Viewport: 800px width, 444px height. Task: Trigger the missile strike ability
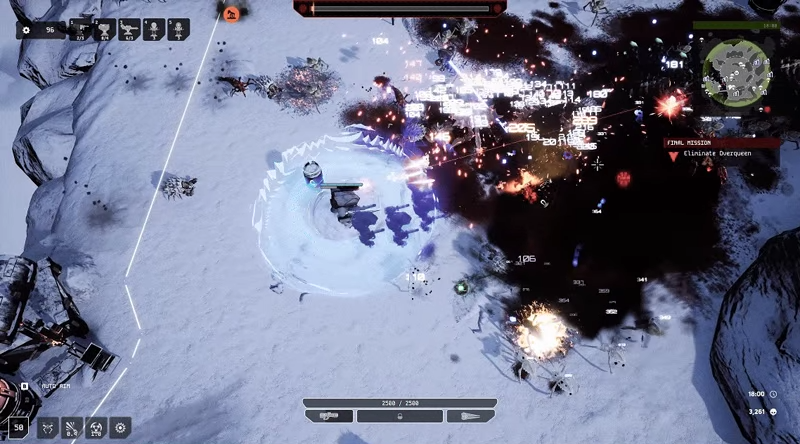click(x=72, y=428)
